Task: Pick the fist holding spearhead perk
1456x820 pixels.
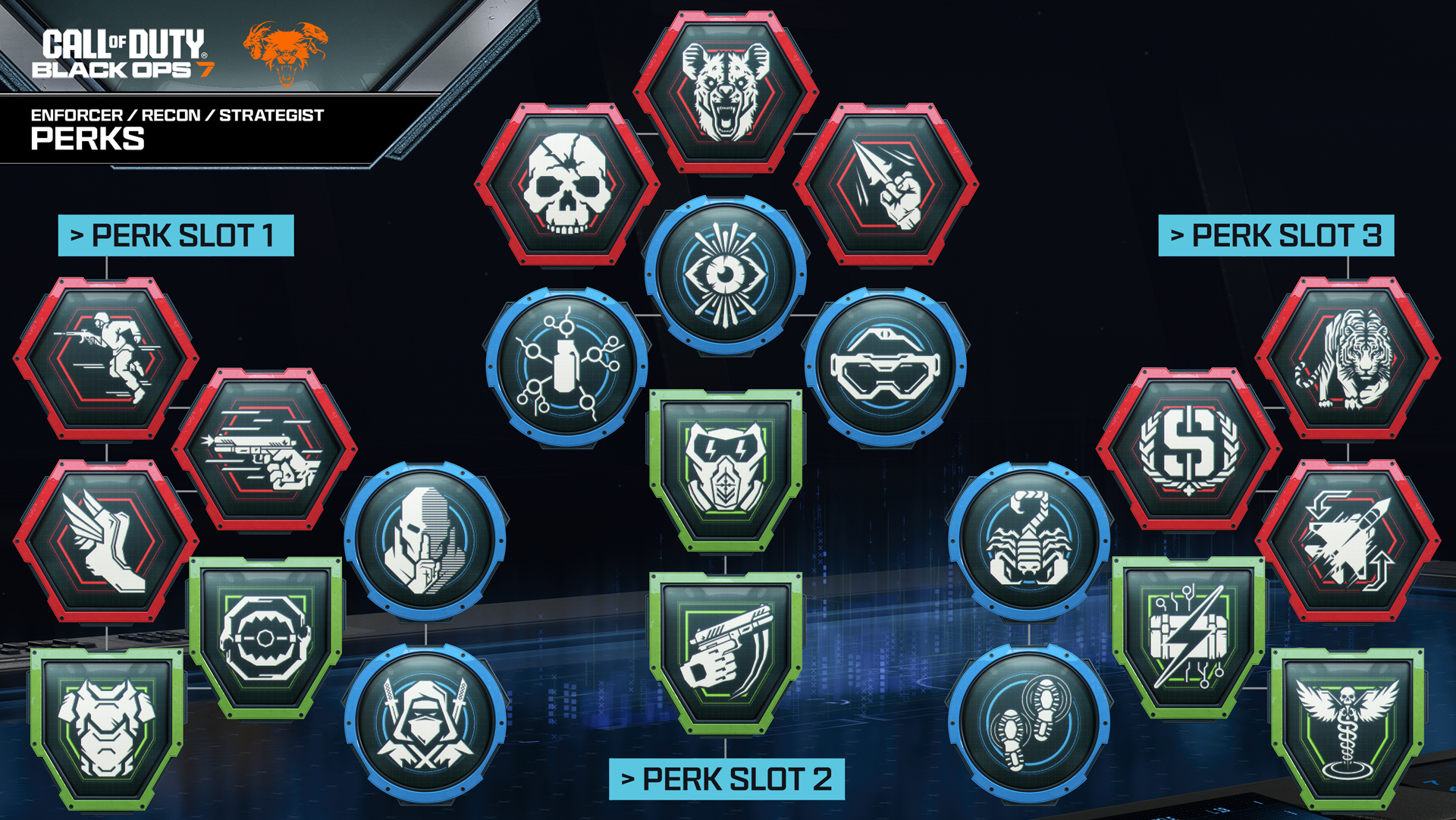Action: (x=886, y=184)
